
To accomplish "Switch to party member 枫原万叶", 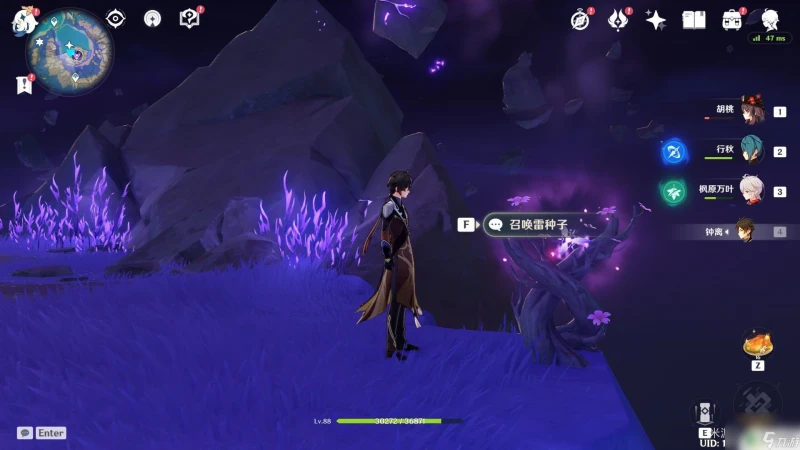I will pos(751,191).
